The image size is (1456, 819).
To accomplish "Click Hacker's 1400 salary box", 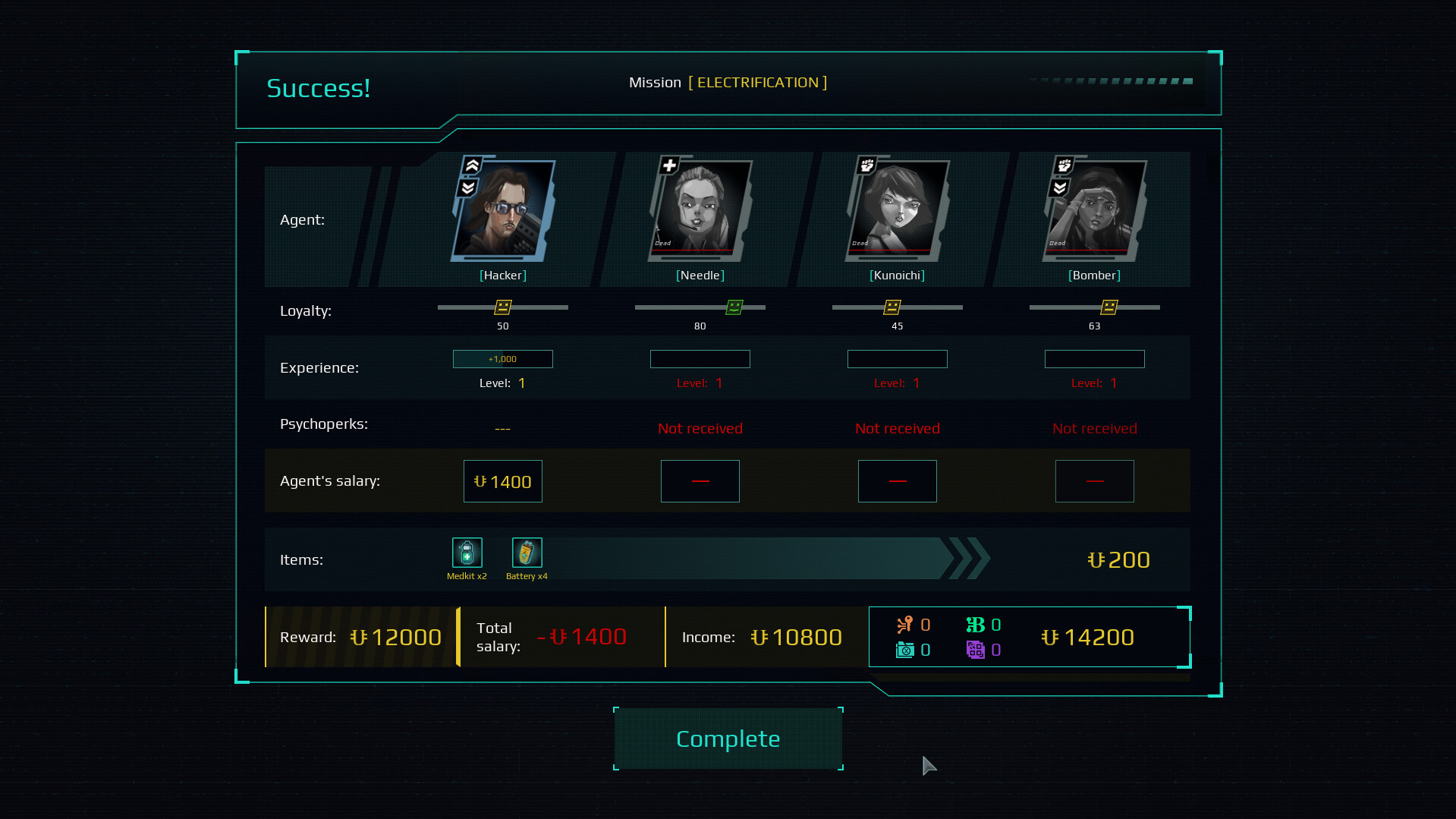I will pyautogui.click(x=502, y=480).
